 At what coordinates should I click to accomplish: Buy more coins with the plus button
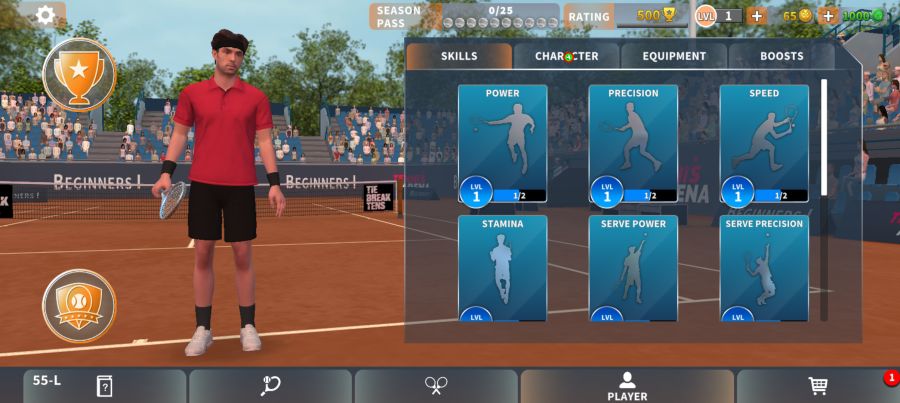click(827, 15)
